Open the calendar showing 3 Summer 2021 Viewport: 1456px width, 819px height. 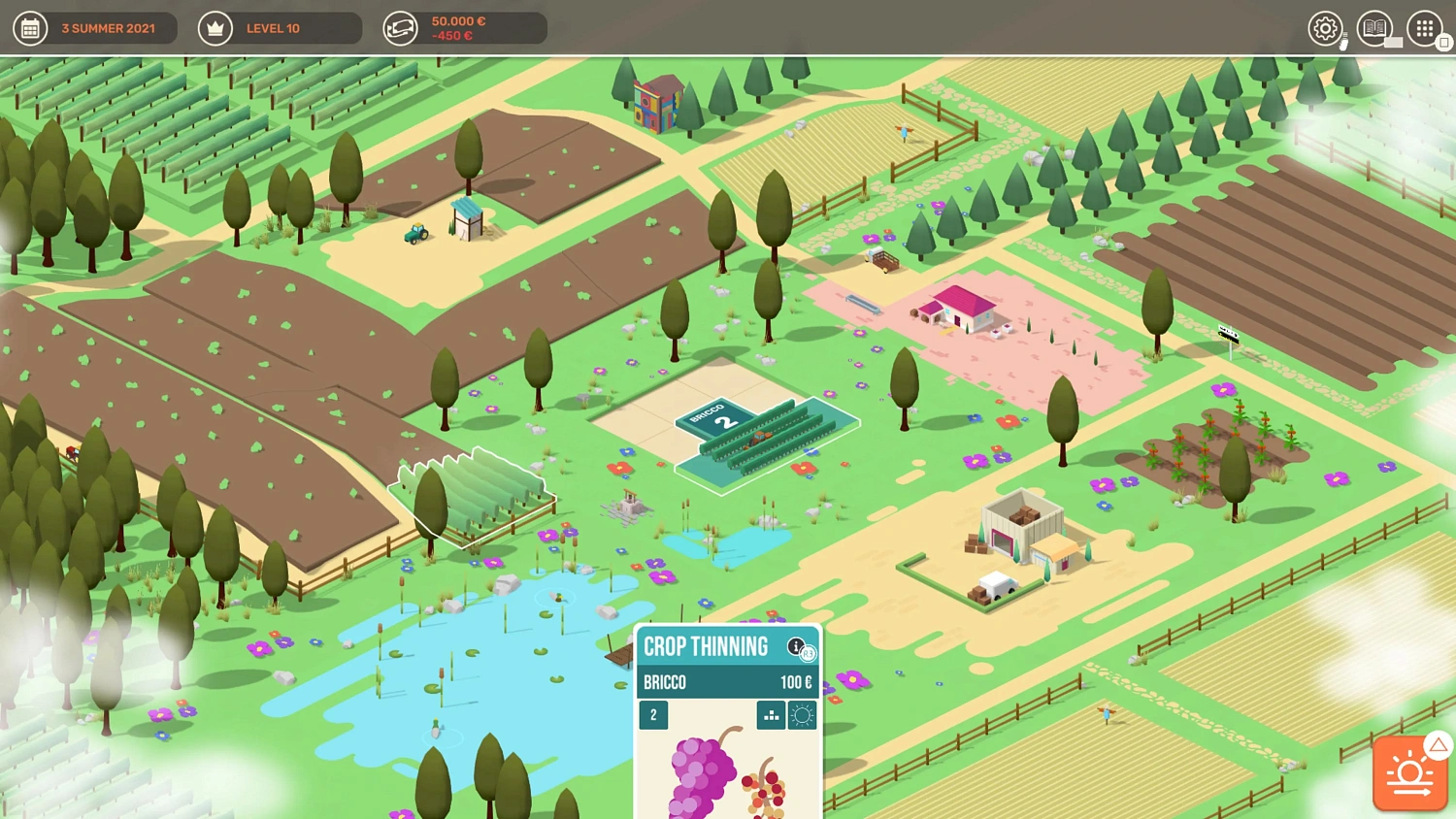click(30, 27)
